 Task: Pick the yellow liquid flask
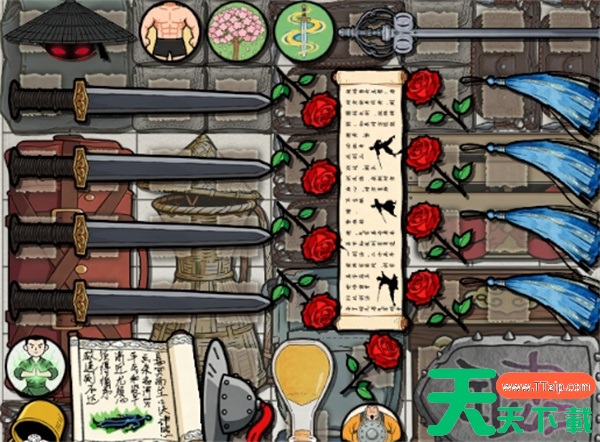[302, 385]
